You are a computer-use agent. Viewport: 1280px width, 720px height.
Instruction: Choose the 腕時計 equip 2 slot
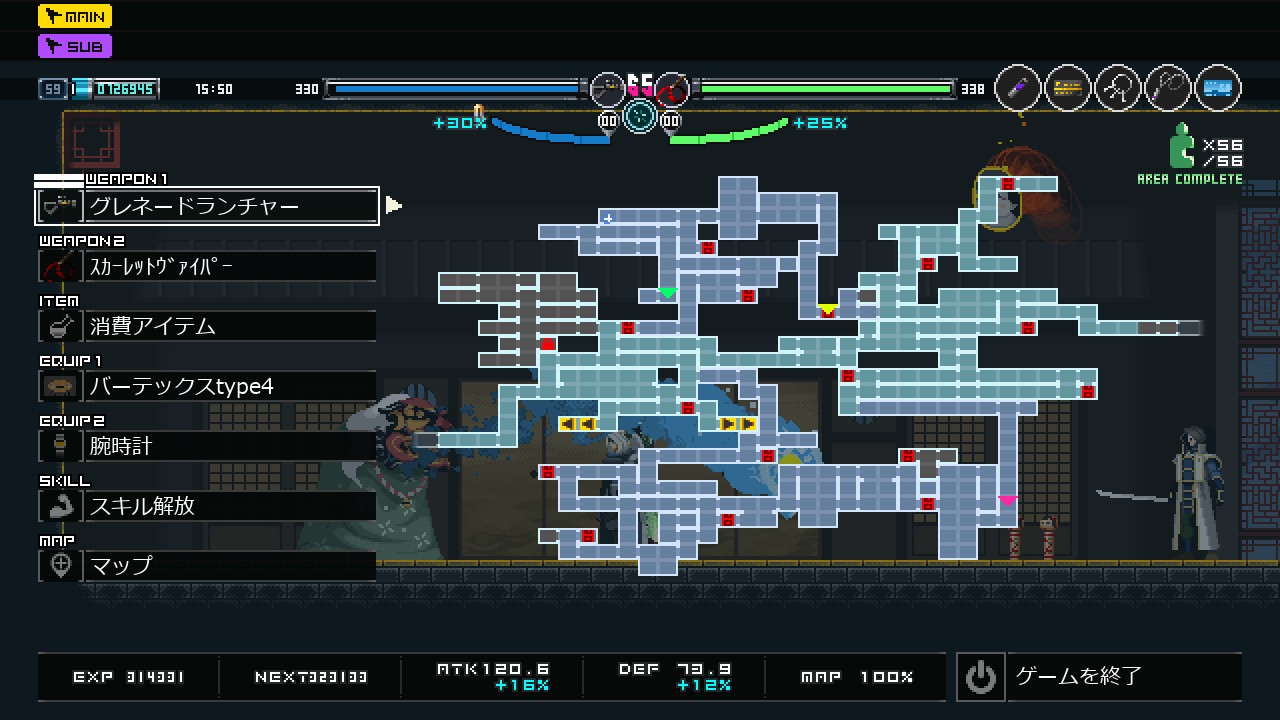click(x=207, y=446)
